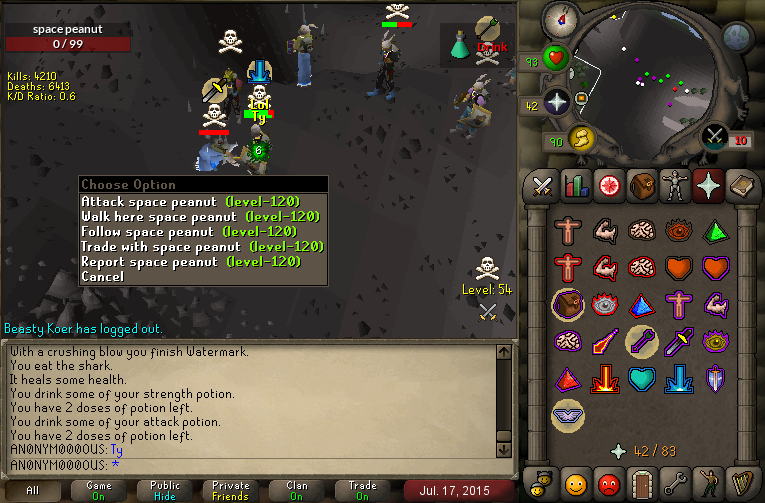765x503 pixels.
Task: Select Walk here in context menu
Action: click(x=200, y=216)
